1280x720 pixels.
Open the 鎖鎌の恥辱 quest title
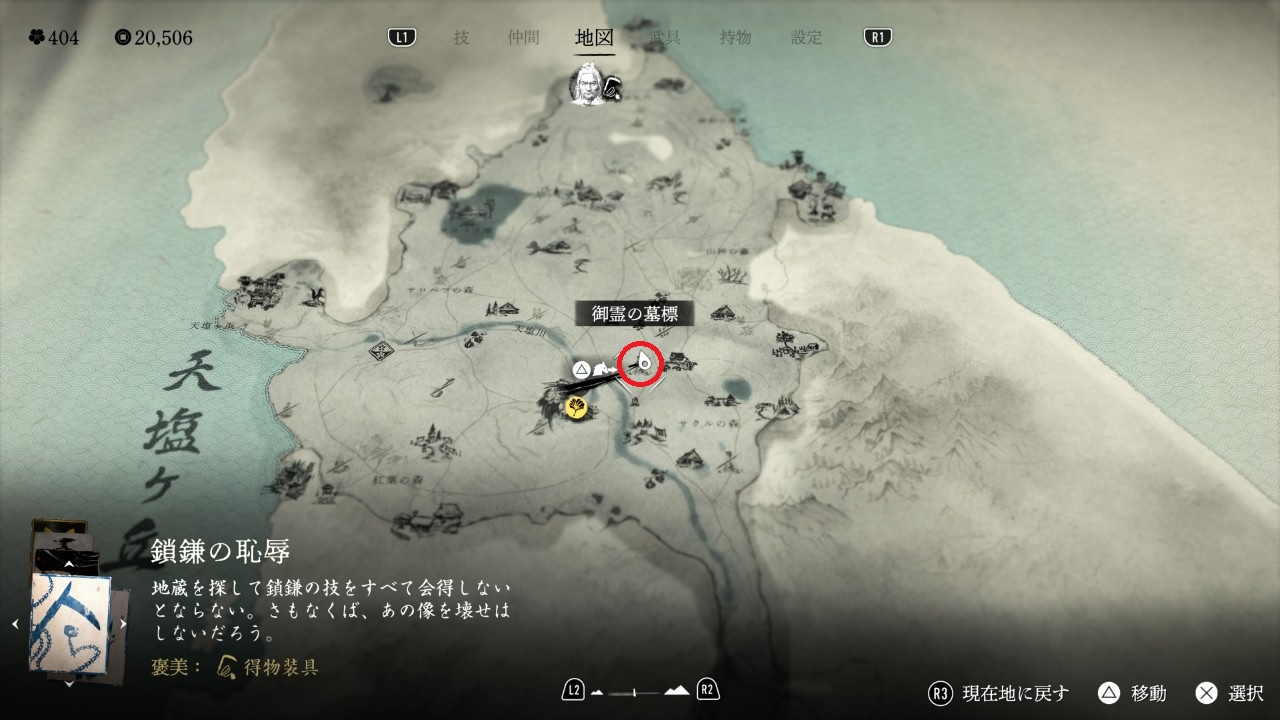221,552
